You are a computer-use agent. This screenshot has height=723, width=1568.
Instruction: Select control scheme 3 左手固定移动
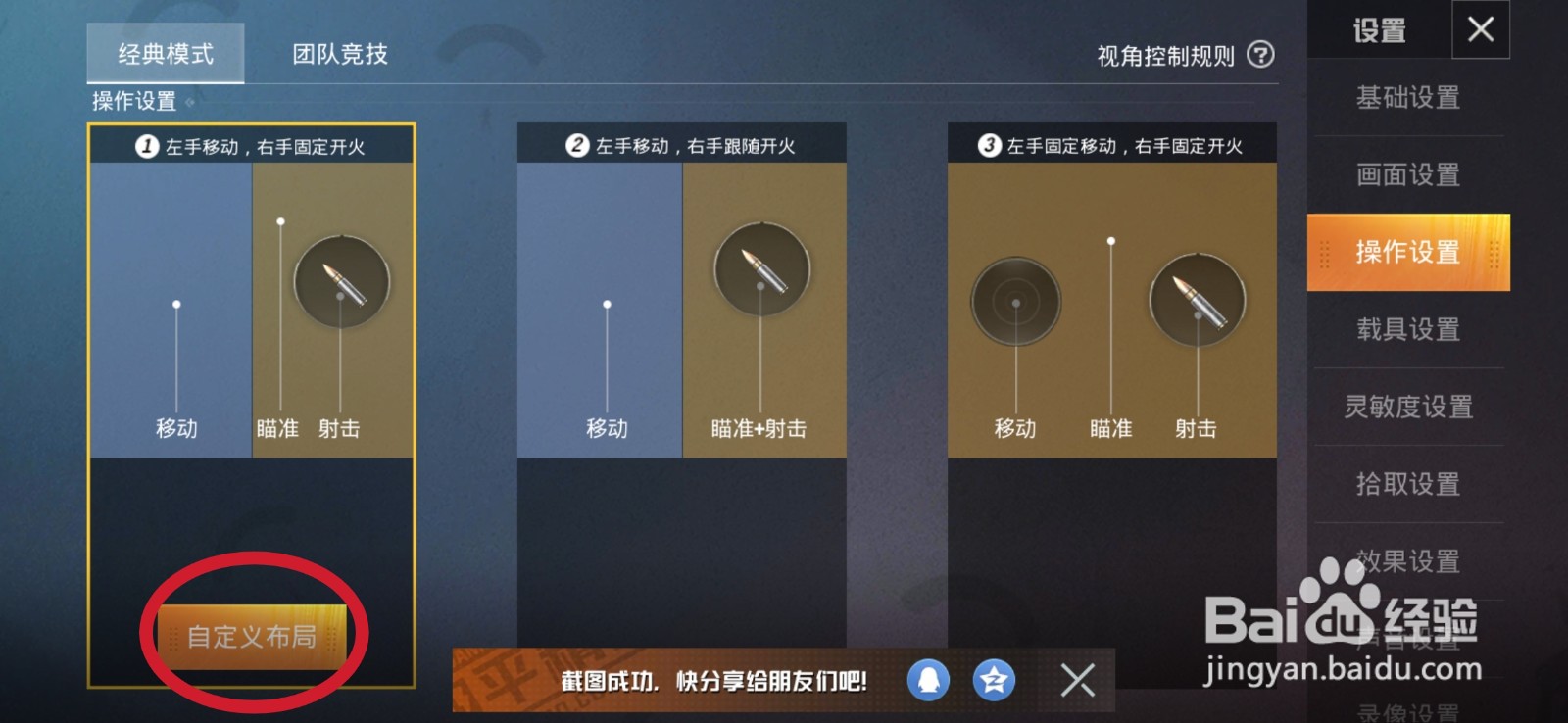pyautogui.click(x=1112, y=294)
